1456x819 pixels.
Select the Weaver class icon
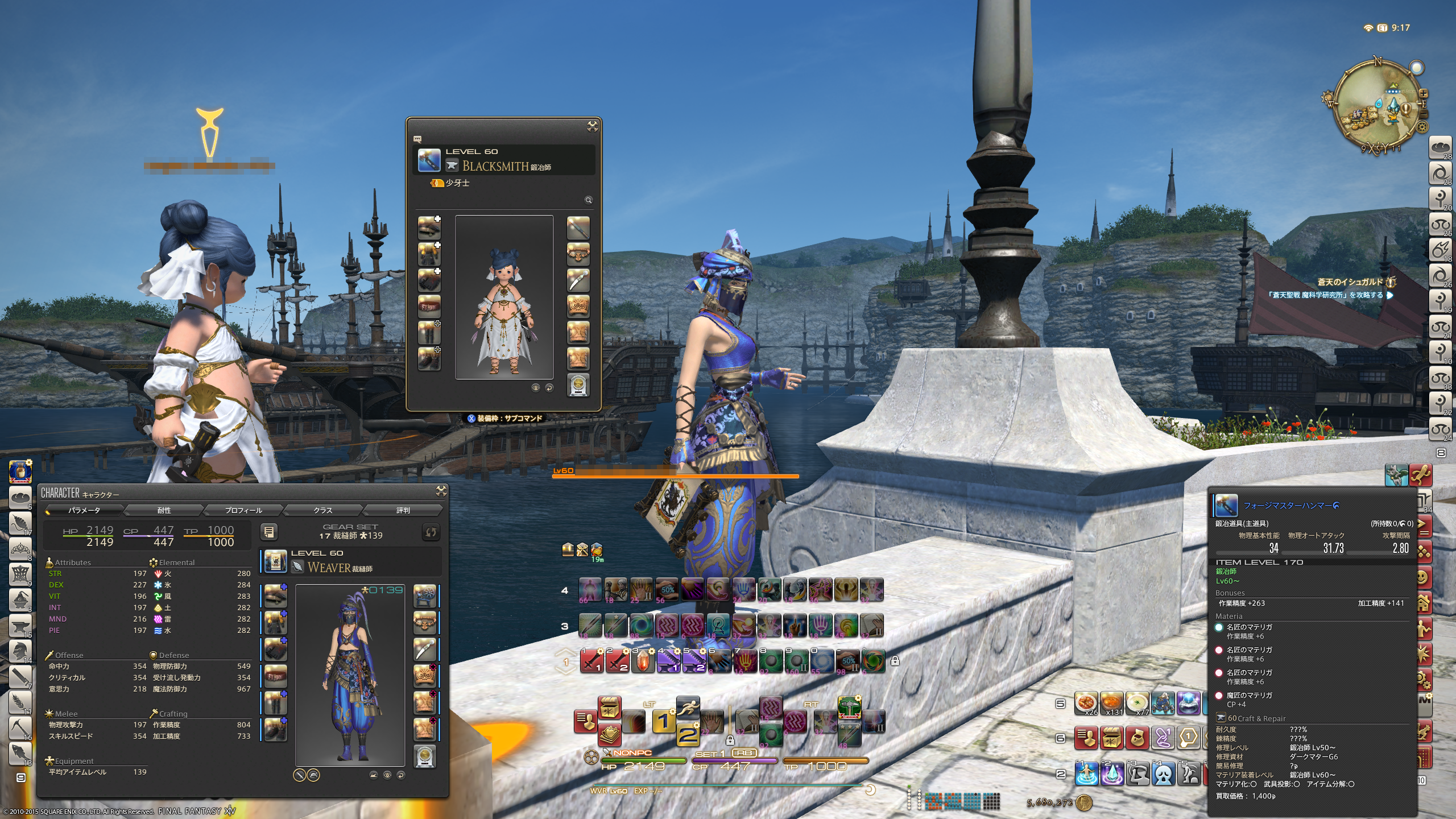[x=275, y=561]
